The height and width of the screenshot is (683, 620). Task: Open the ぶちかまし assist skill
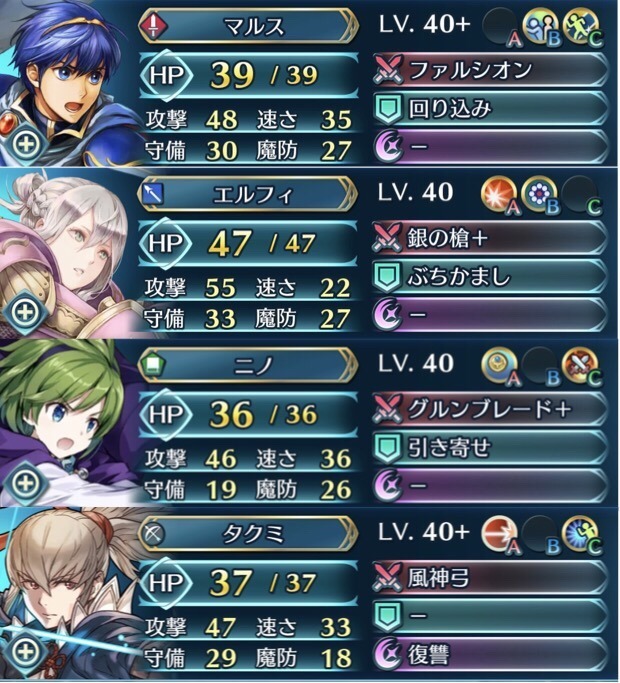click(x=490, y=277)
